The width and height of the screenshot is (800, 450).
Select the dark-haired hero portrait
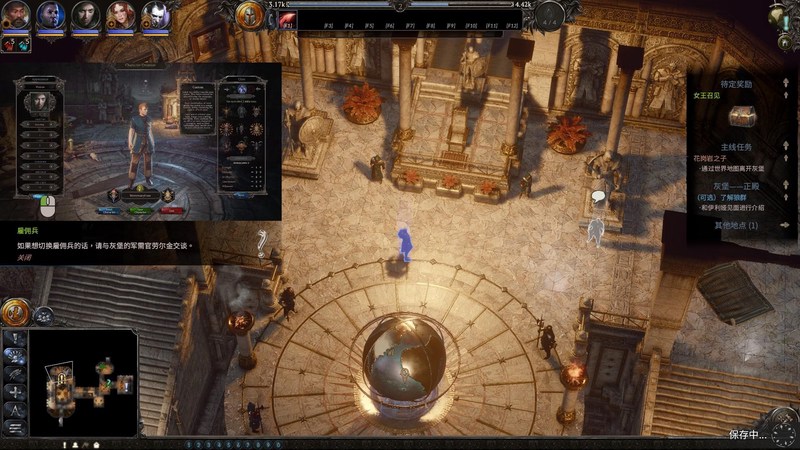[86, 15]
